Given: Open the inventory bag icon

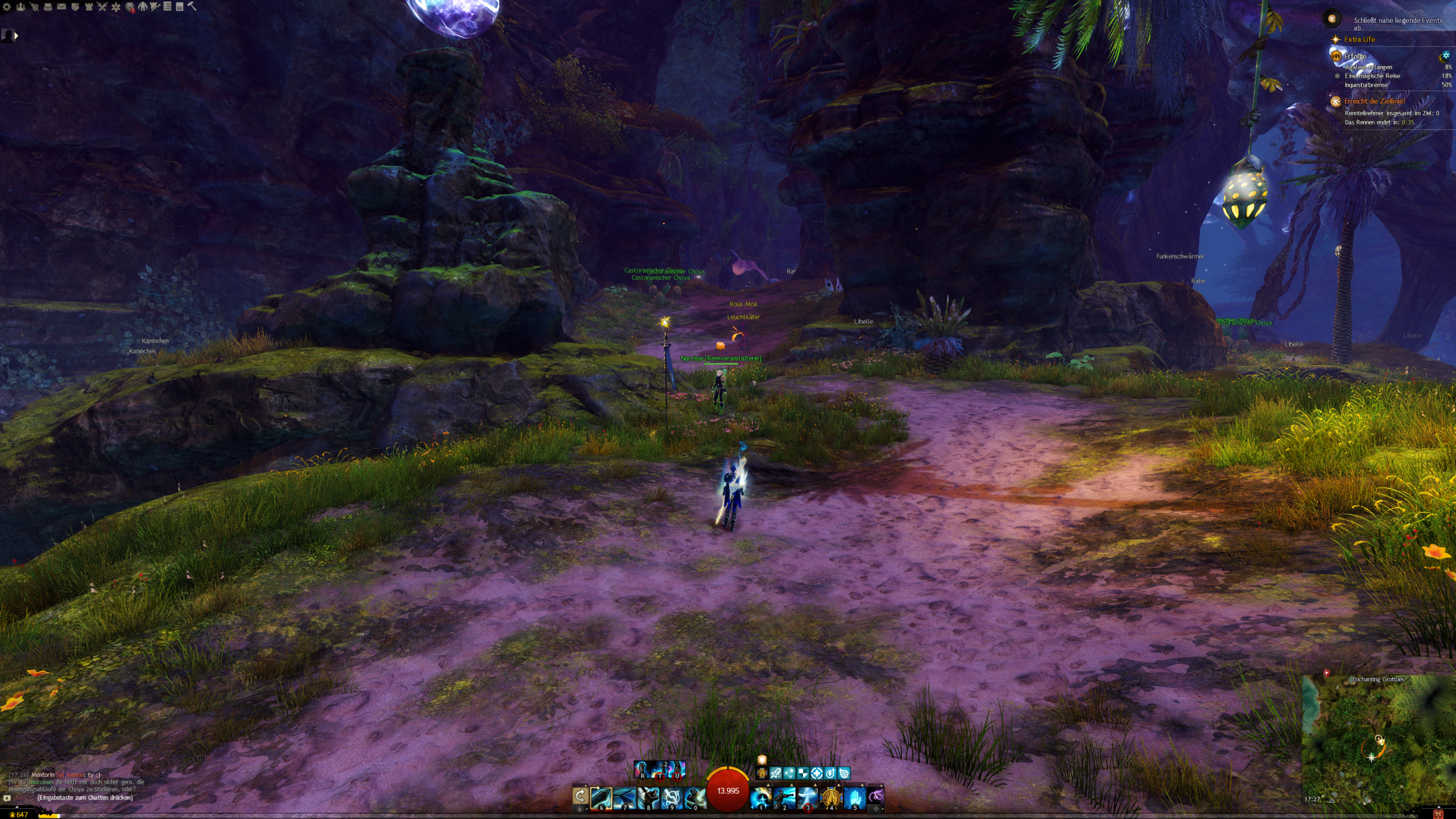Looking at the screenshot, I should pyautogui.click(x=48, y=7).
